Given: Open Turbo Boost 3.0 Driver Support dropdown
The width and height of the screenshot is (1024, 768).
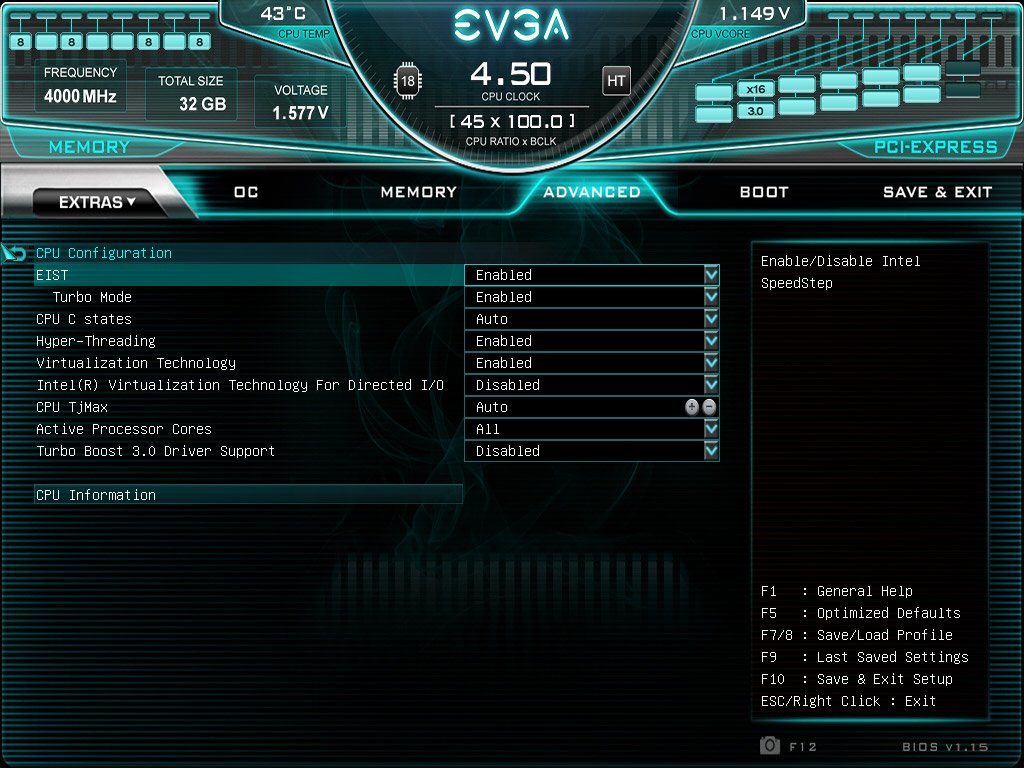Looking at the screenshot, I should 711,451.
